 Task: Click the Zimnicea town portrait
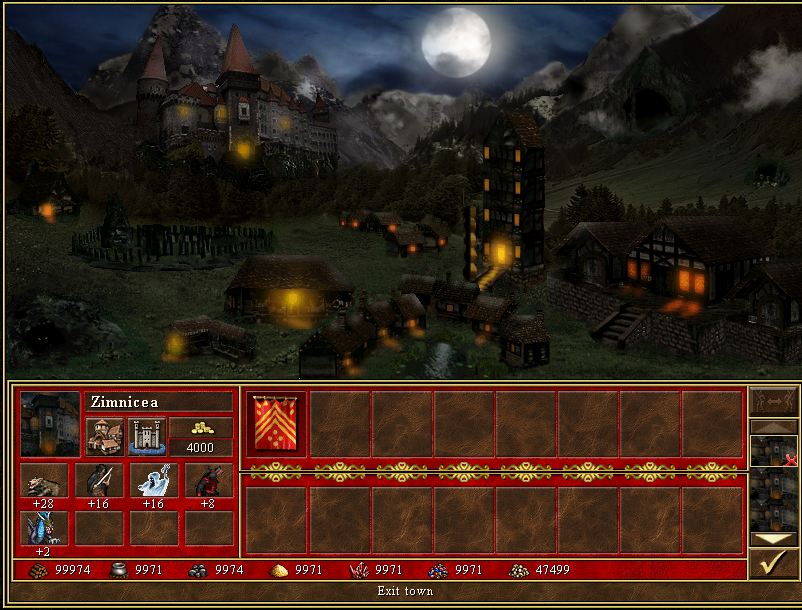pos(50,424)
